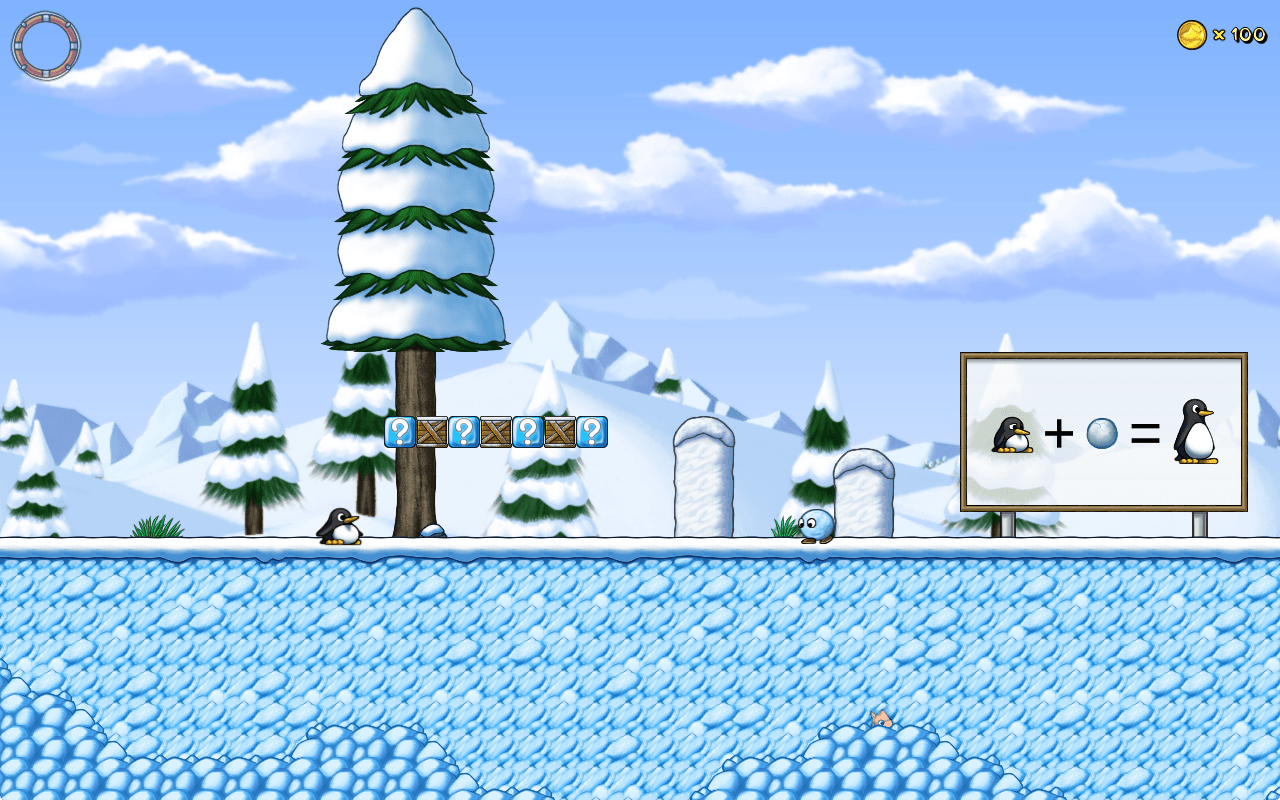Hit the middle wooden crate block
This screenshot has height=800, width=1280.
click(495, 432)
